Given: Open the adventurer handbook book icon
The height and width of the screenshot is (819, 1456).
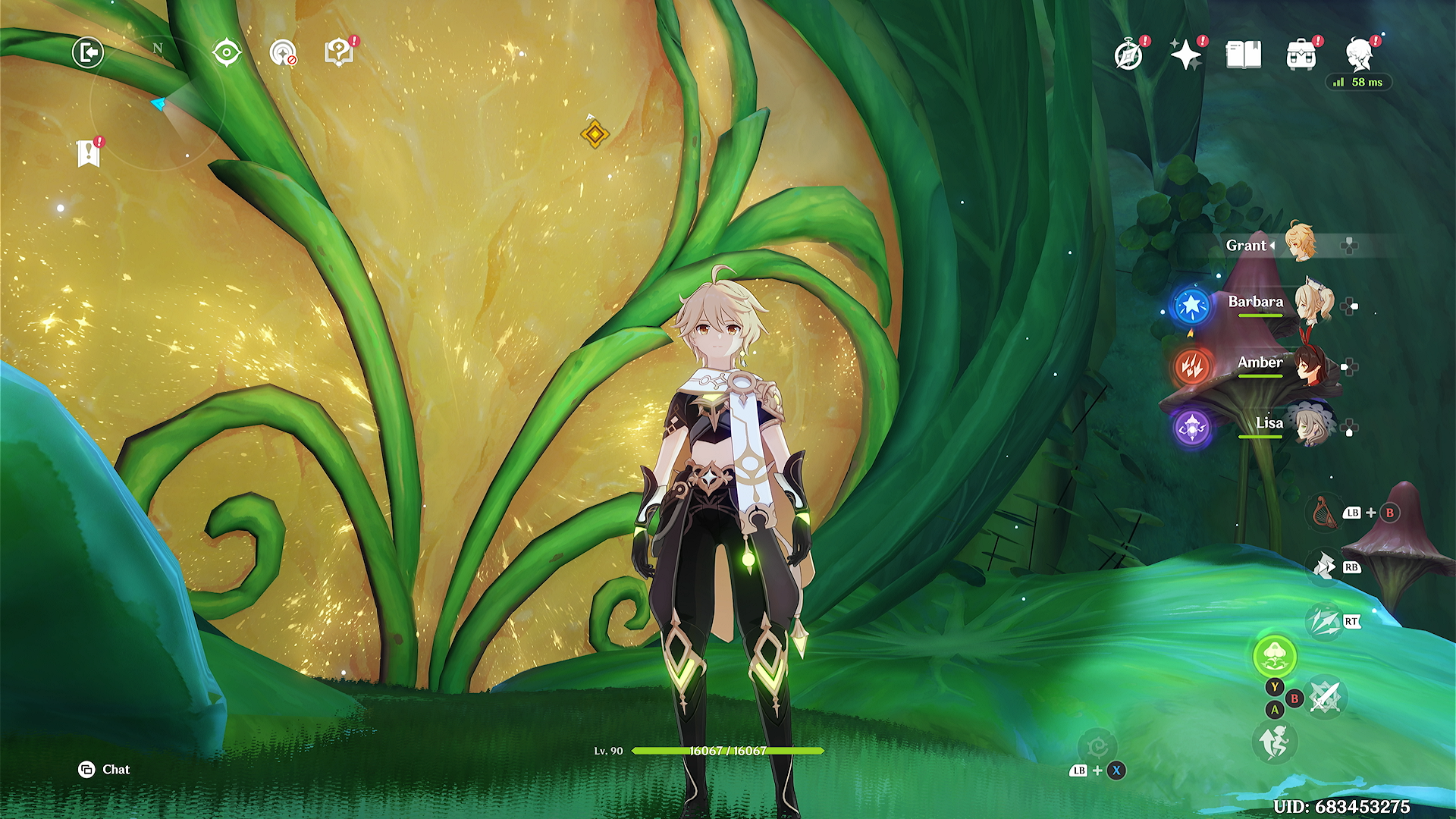Looking at the screenshot, I should pos(1243,55).
